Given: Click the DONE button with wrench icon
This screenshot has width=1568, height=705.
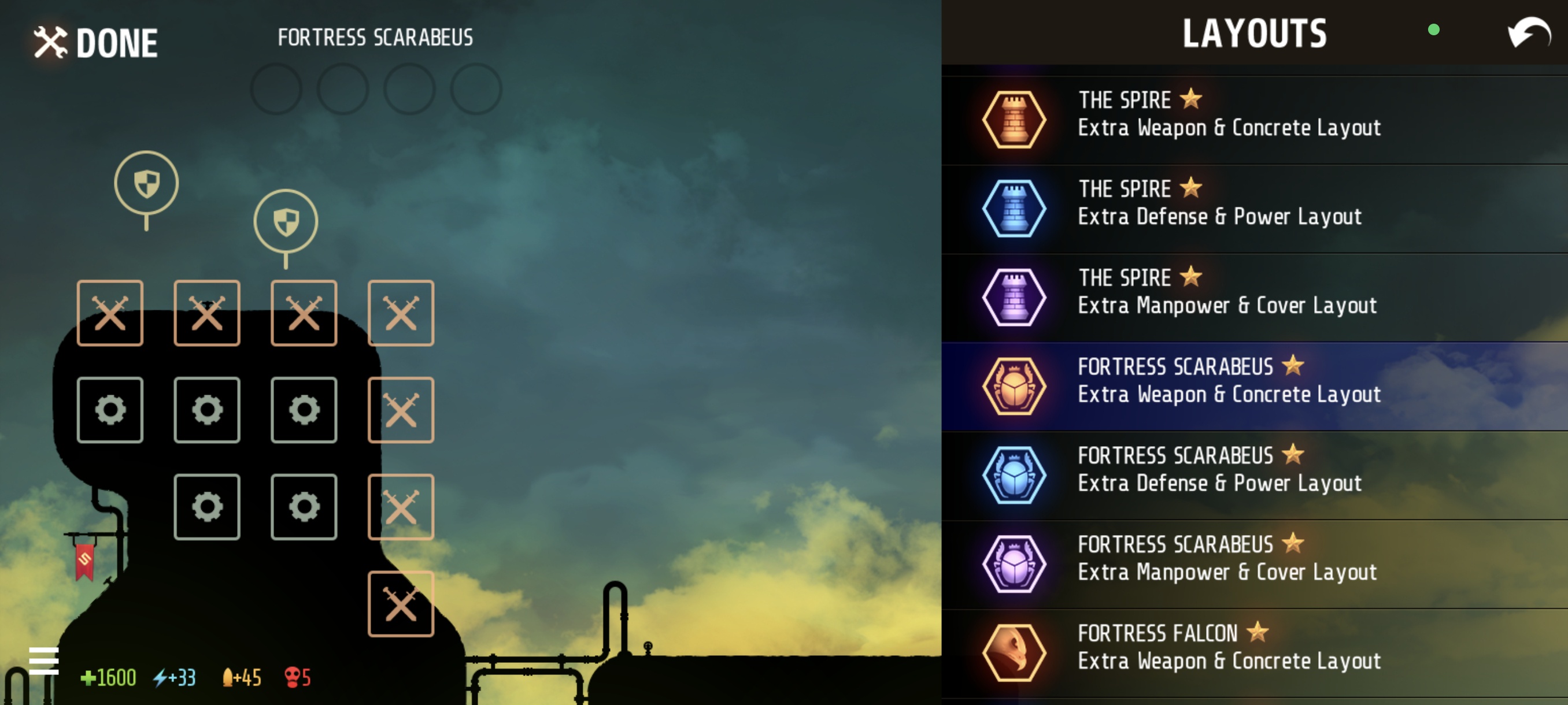Looking at the screenshot, I should 94,42.
